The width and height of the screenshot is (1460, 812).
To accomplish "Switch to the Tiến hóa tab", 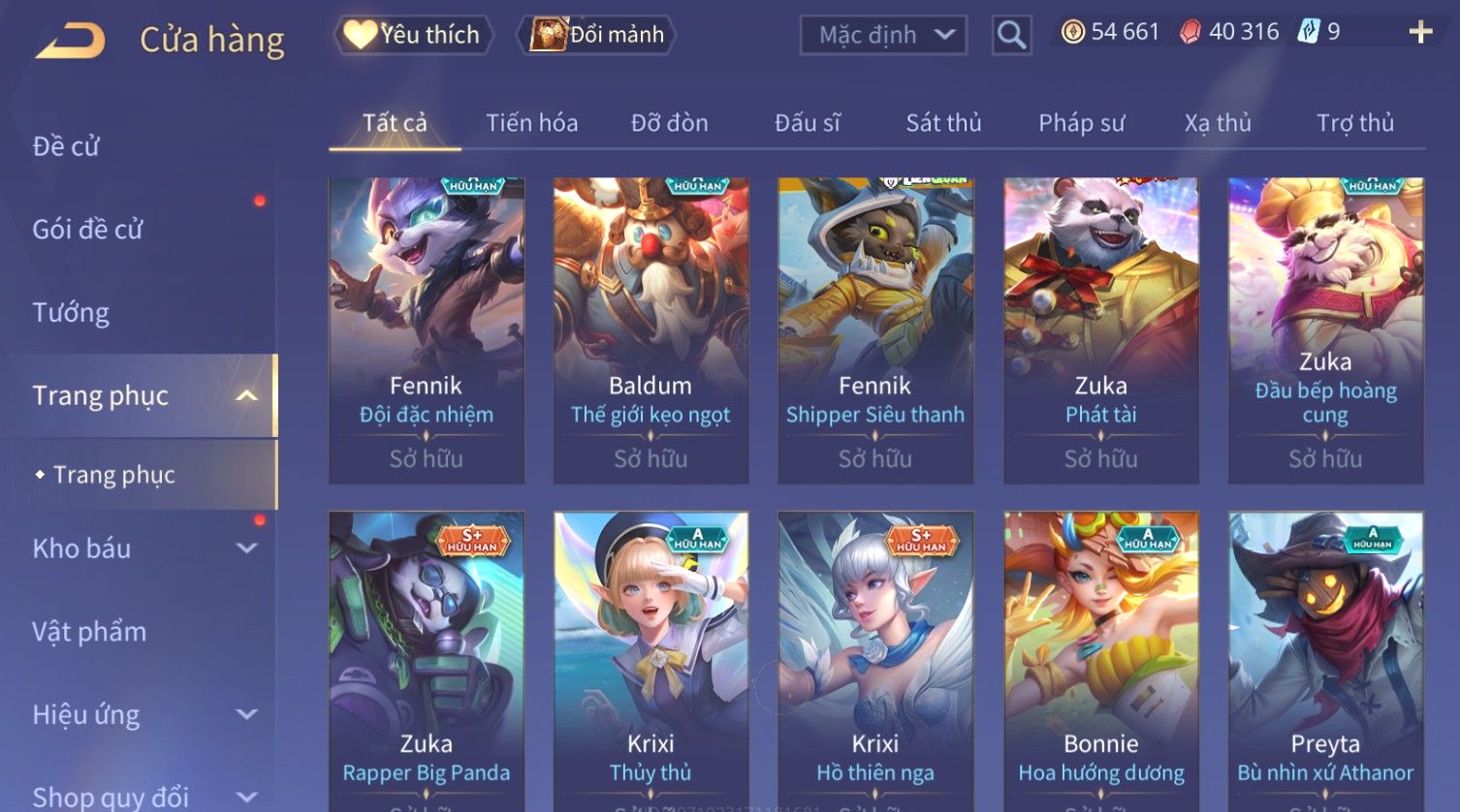I will click(531, 123).
